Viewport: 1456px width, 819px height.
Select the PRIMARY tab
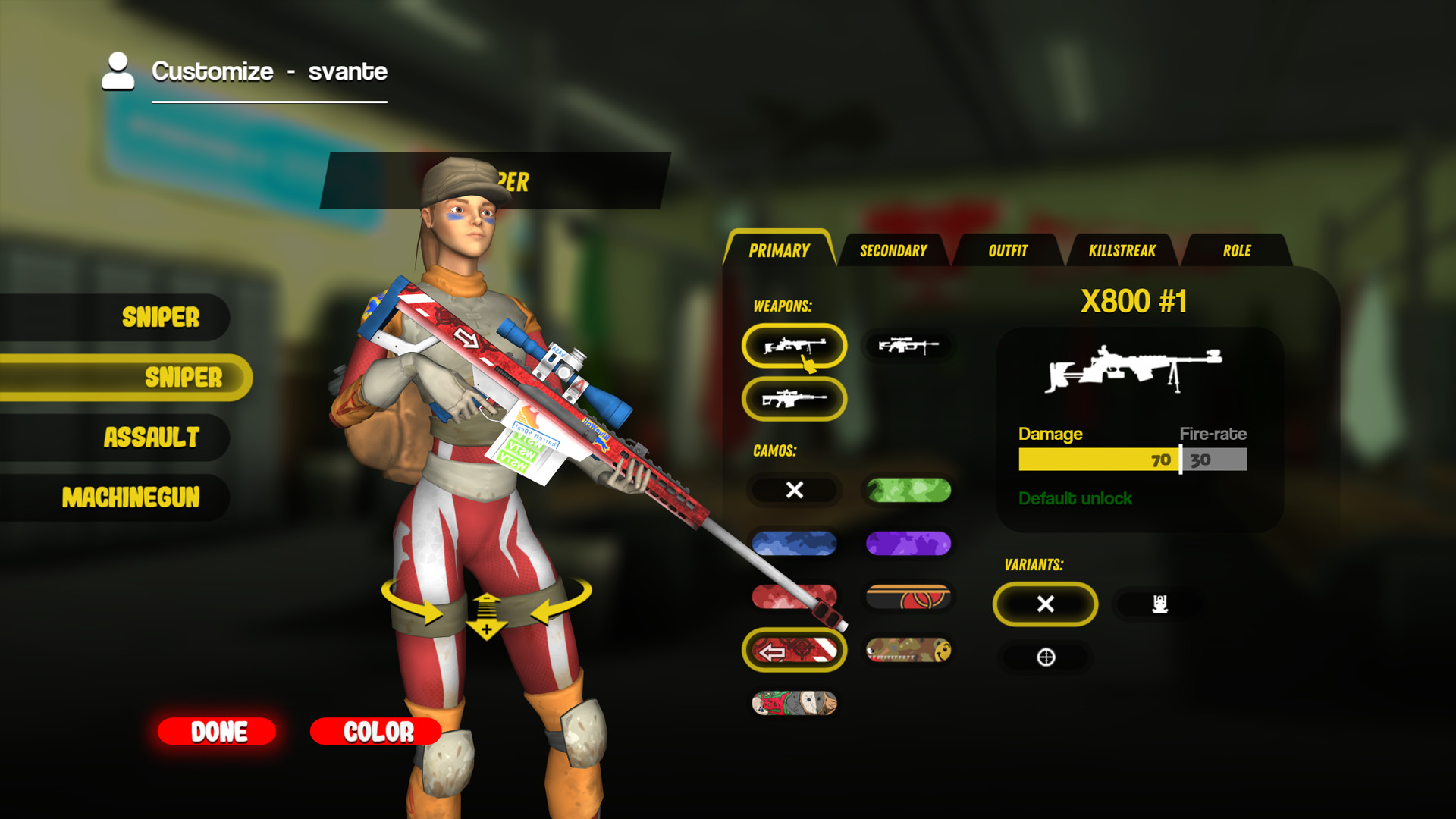779,251
